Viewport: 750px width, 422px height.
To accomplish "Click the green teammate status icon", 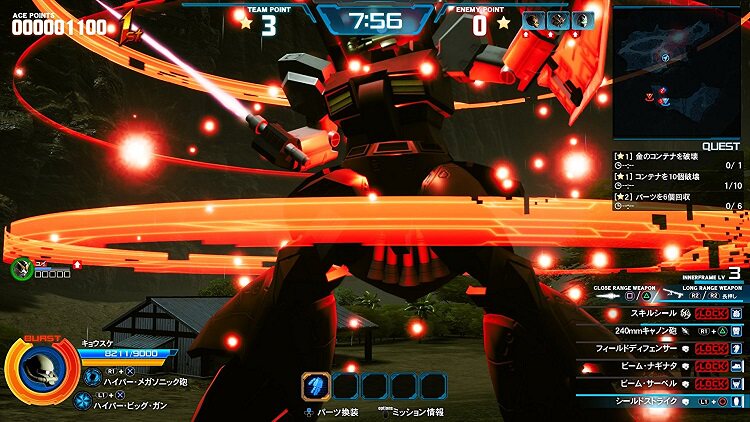I will tap(21, 267).
